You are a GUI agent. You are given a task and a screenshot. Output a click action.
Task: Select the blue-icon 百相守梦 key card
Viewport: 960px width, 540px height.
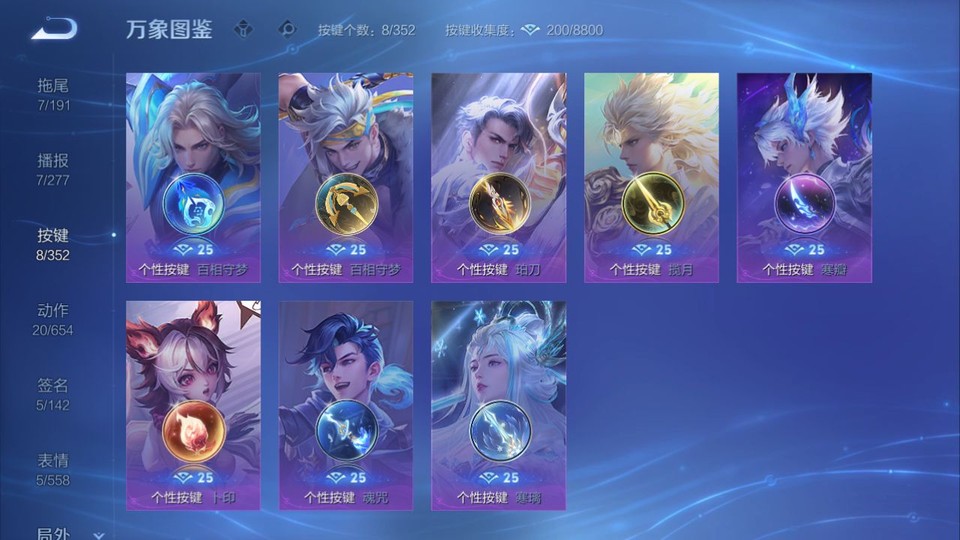tap(193, 177)
